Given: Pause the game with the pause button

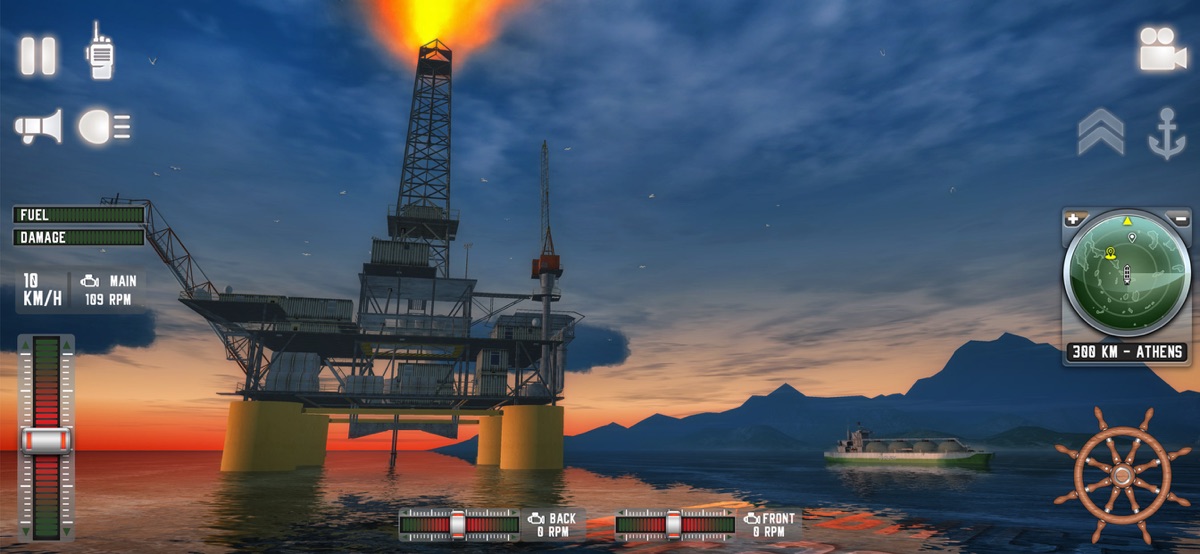Looking at the screenshot, I should 38,55.
